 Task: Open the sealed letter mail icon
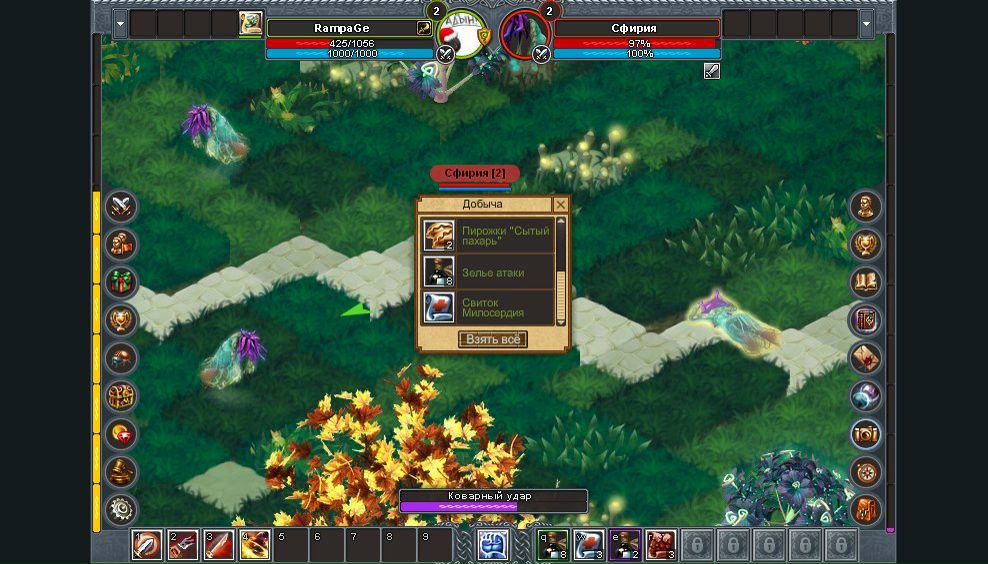tap(865, 358)
